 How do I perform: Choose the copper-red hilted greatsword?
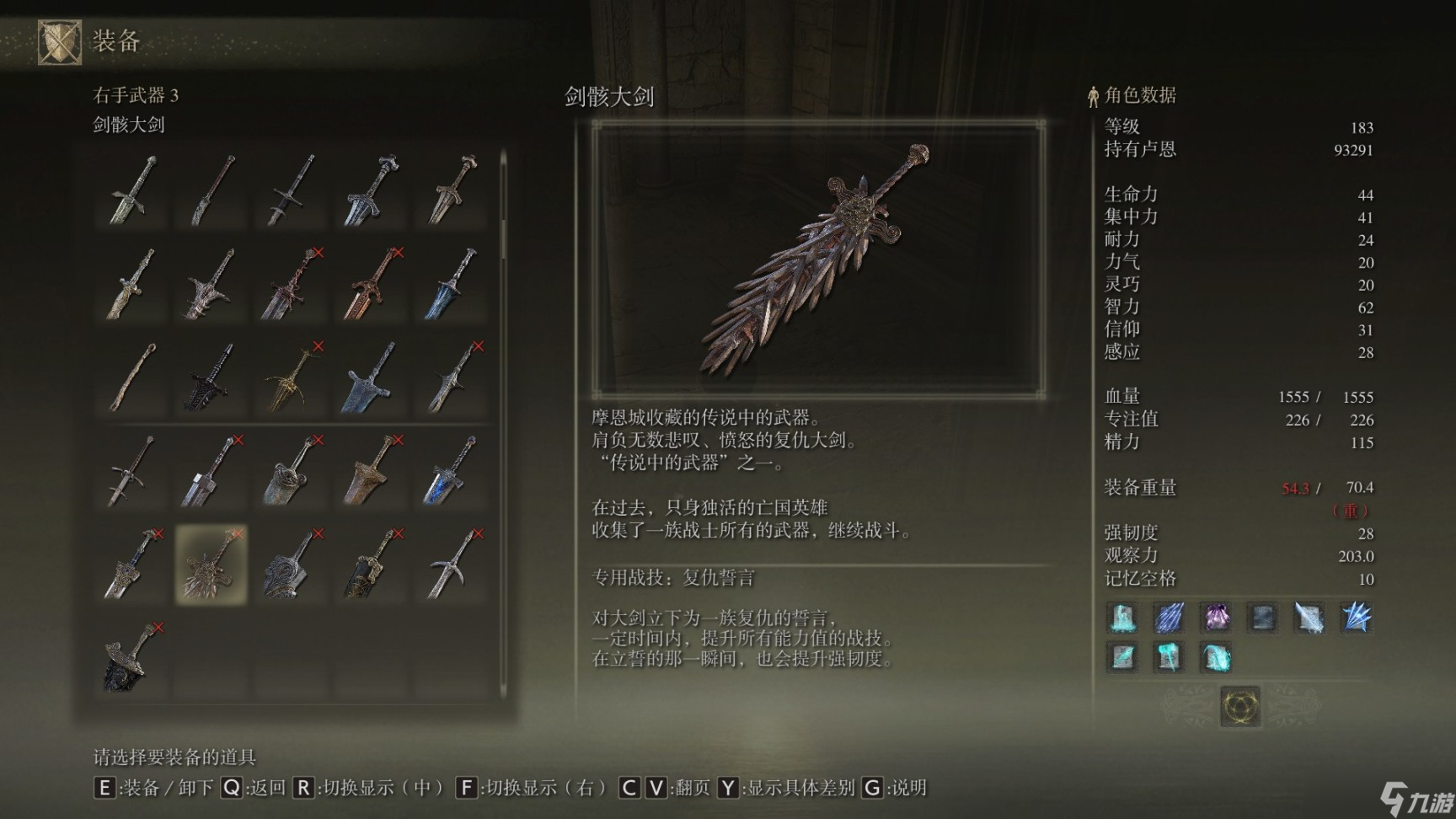point(371,283)
